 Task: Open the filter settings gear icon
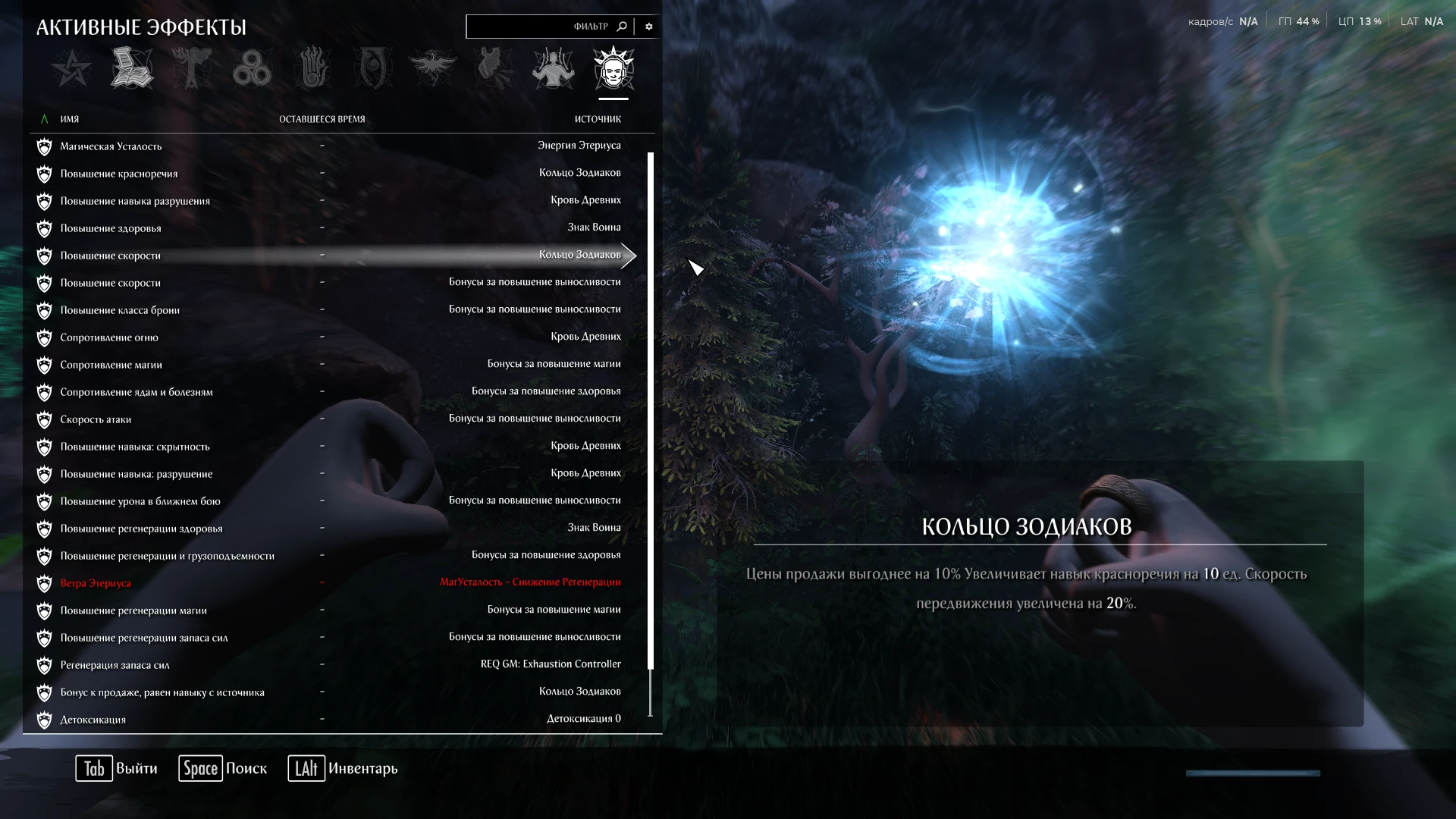[x=648, y=26]
